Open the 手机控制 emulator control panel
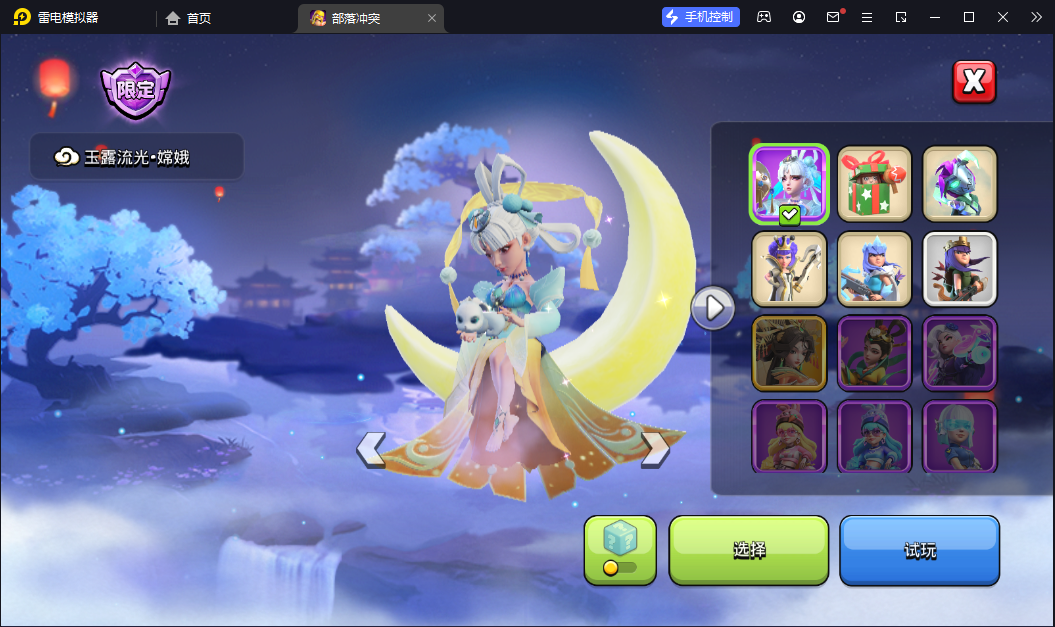Screen dimensions: 1055x627 [701, 17]
